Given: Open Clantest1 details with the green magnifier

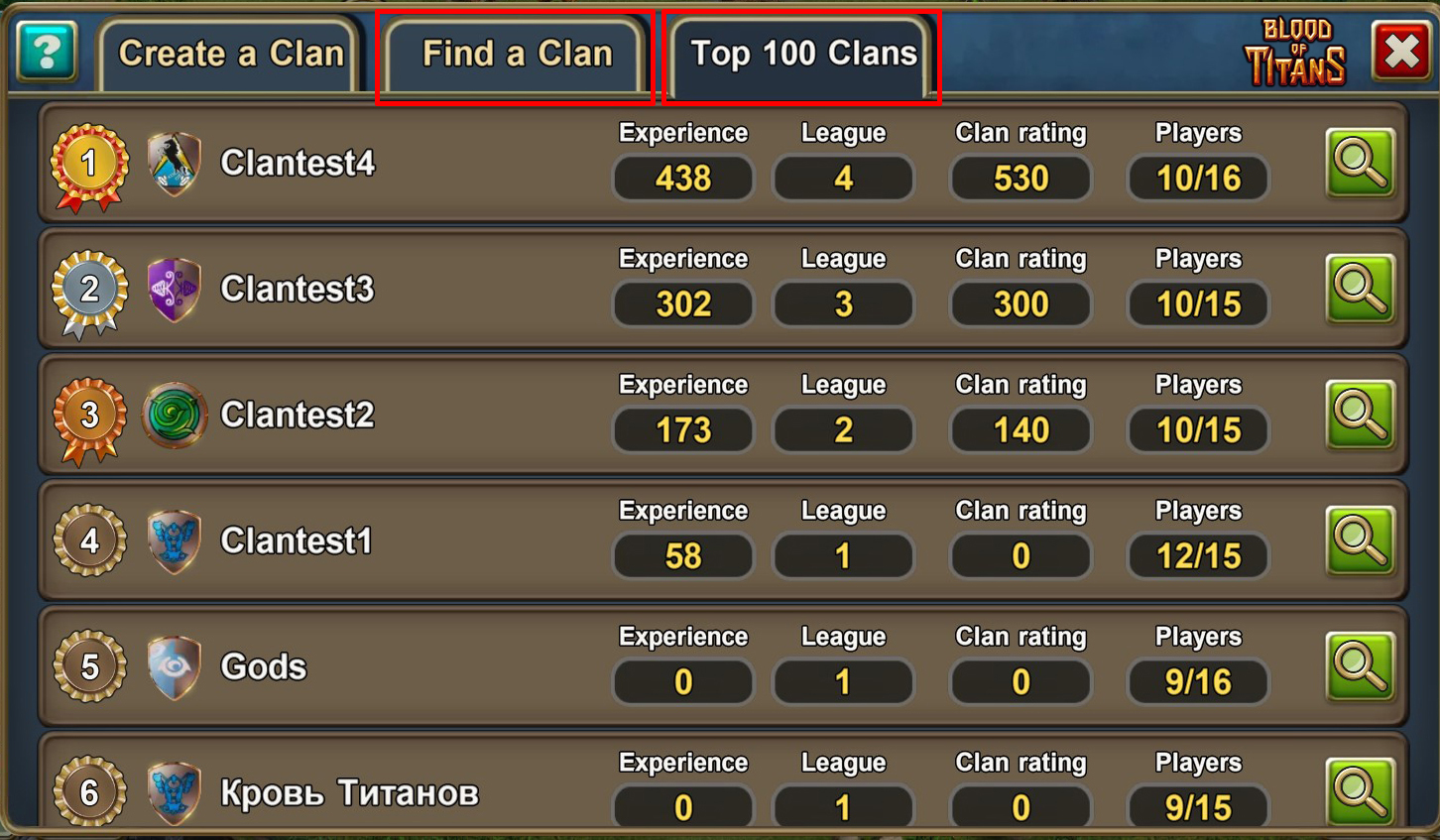Looking at the screenshot, I should pyautogui.click(x=1361, y=542).
